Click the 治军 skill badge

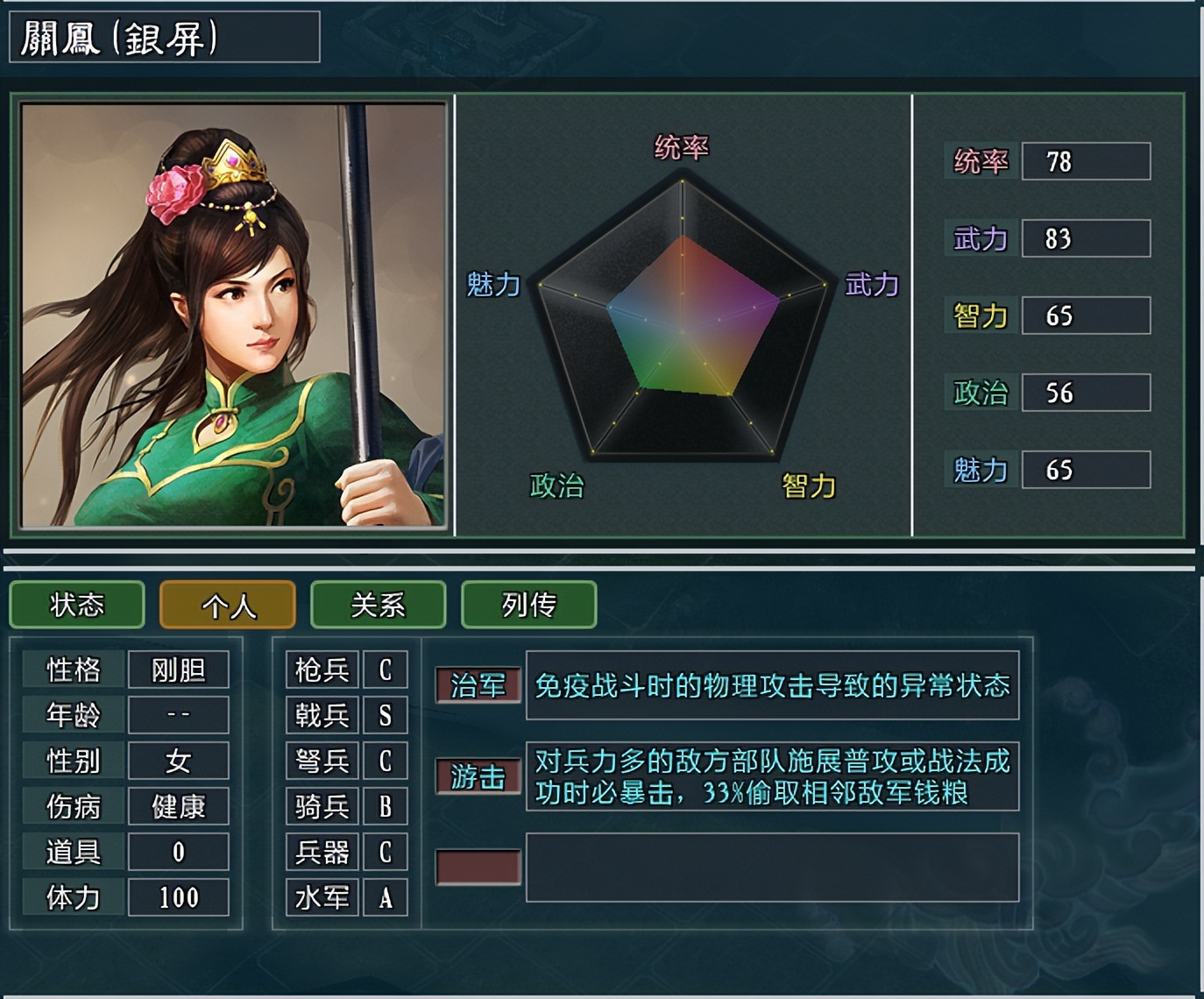(478, 686)
